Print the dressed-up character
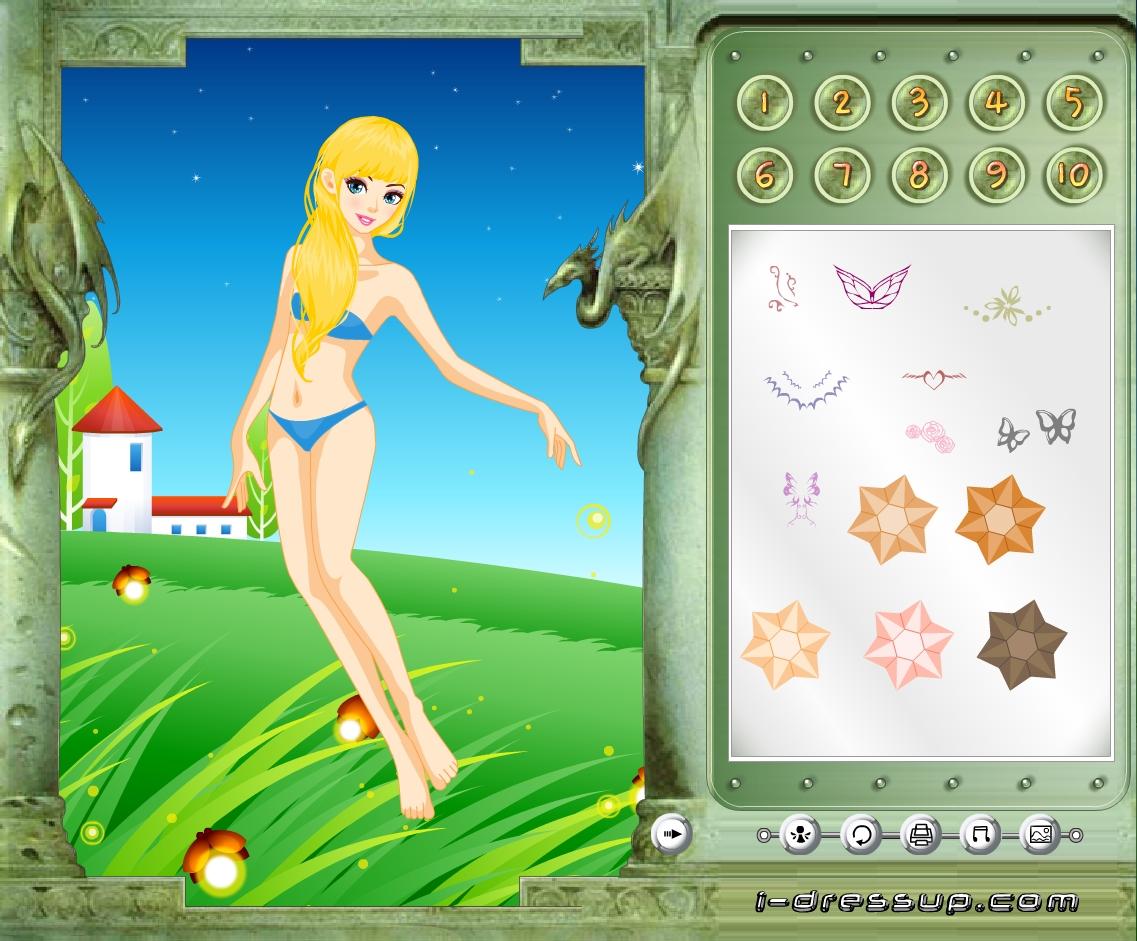1137x941 pixels. tap(921, 834)
